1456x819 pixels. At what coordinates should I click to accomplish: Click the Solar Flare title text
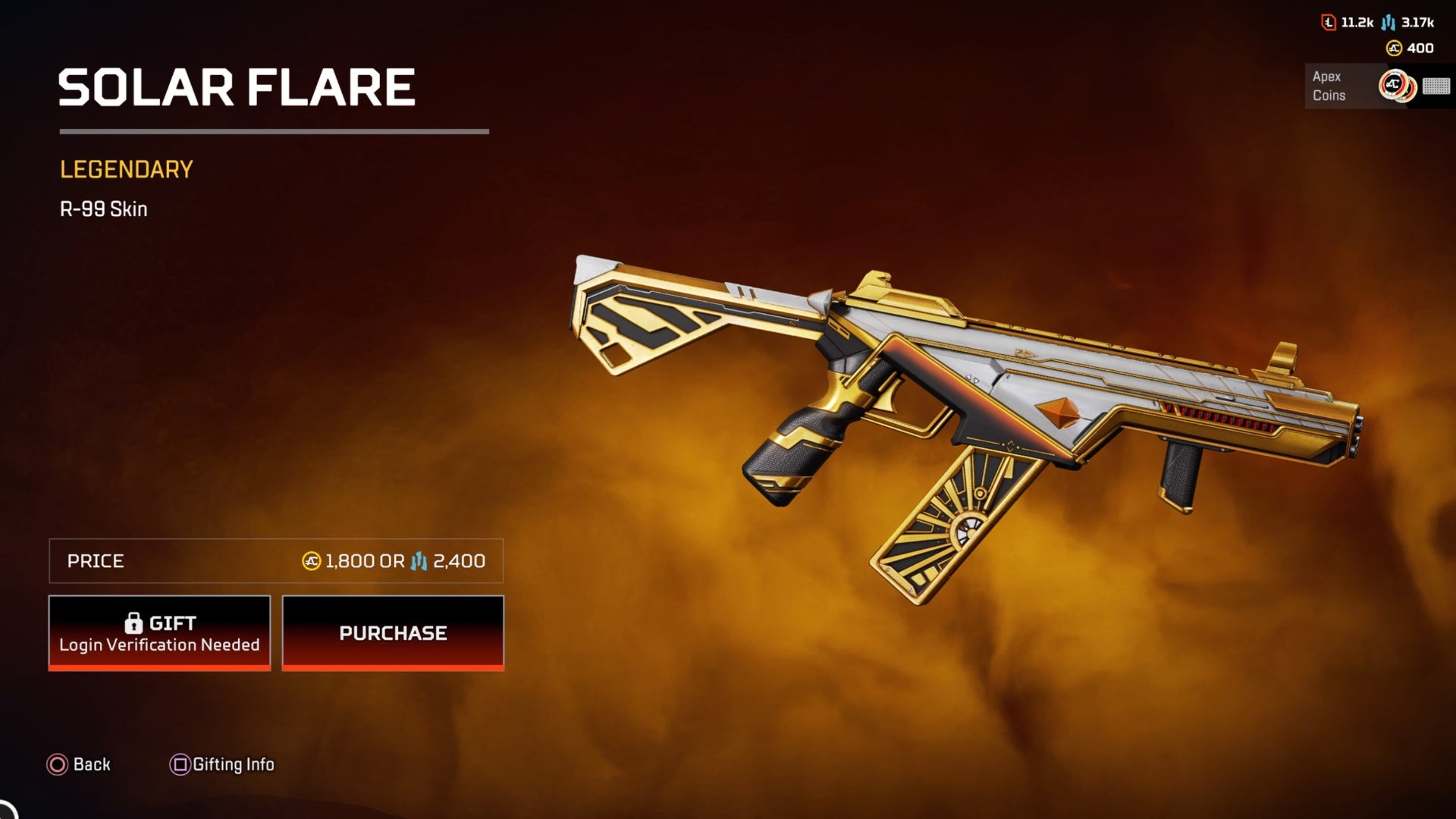237,86
